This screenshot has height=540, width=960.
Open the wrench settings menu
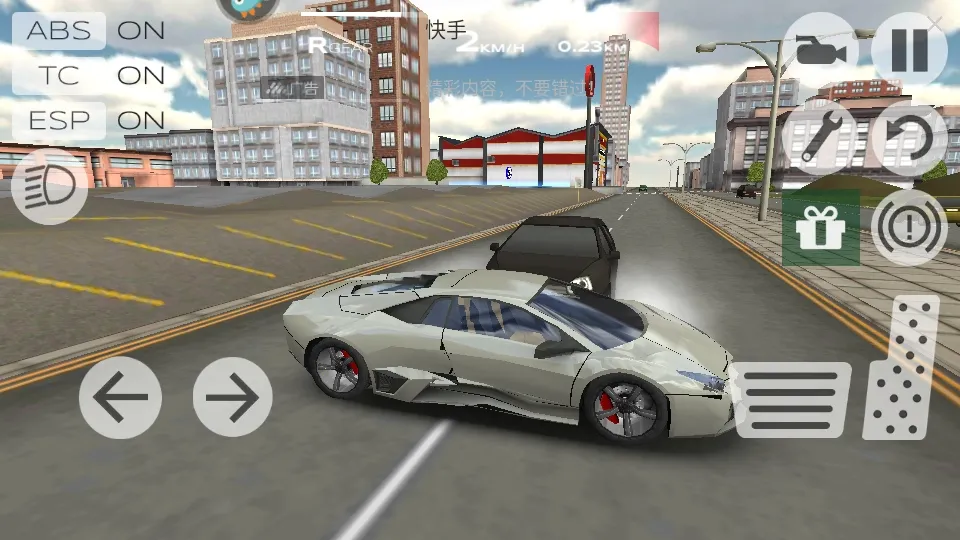click(x=820, y=139)
